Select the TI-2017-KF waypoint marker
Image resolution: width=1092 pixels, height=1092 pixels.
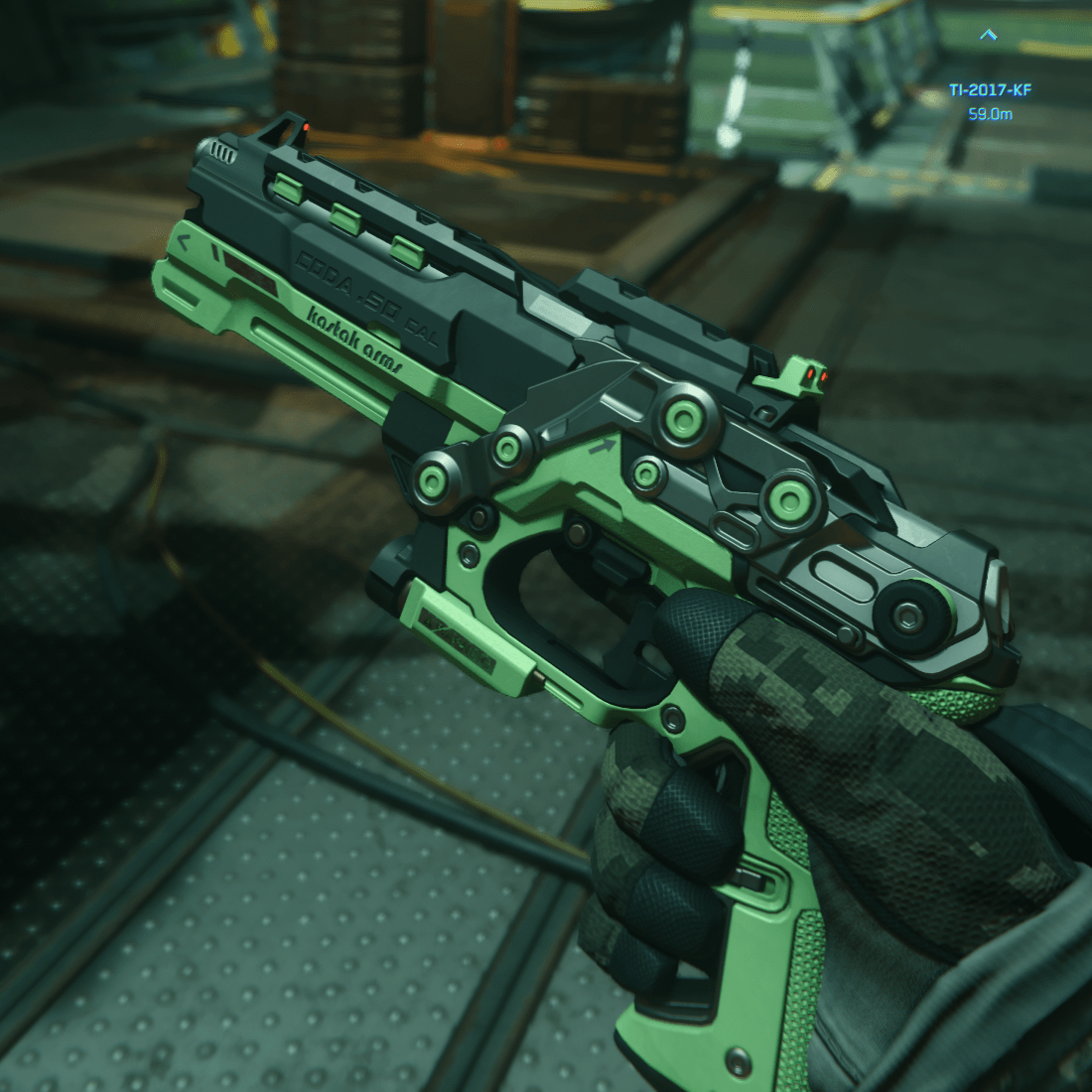tap(988, 36)
